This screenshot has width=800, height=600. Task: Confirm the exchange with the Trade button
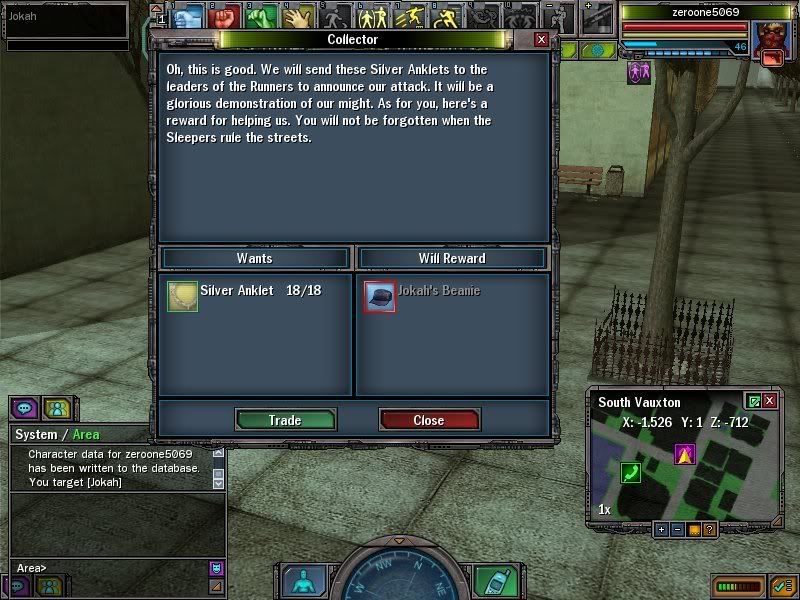(x=285, y=420)
